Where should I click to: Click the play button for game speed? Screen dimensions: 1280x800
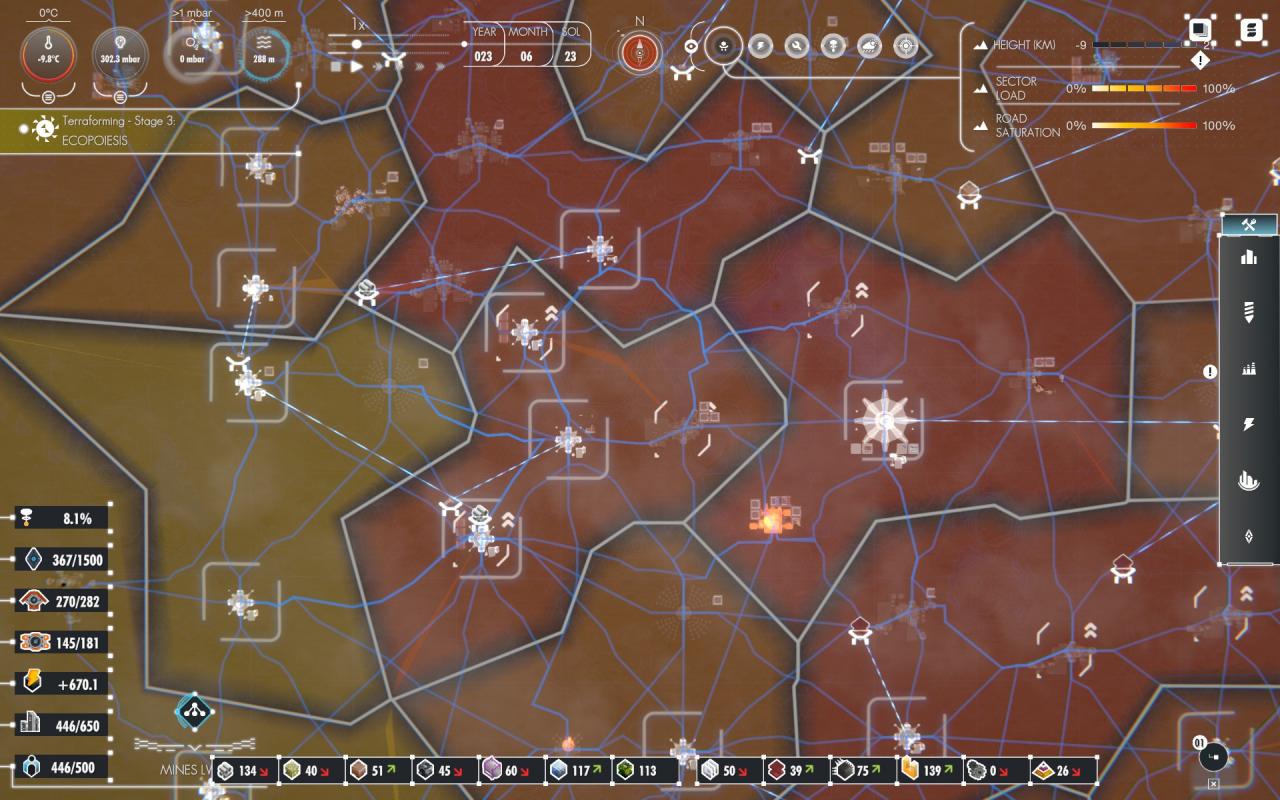356,66
